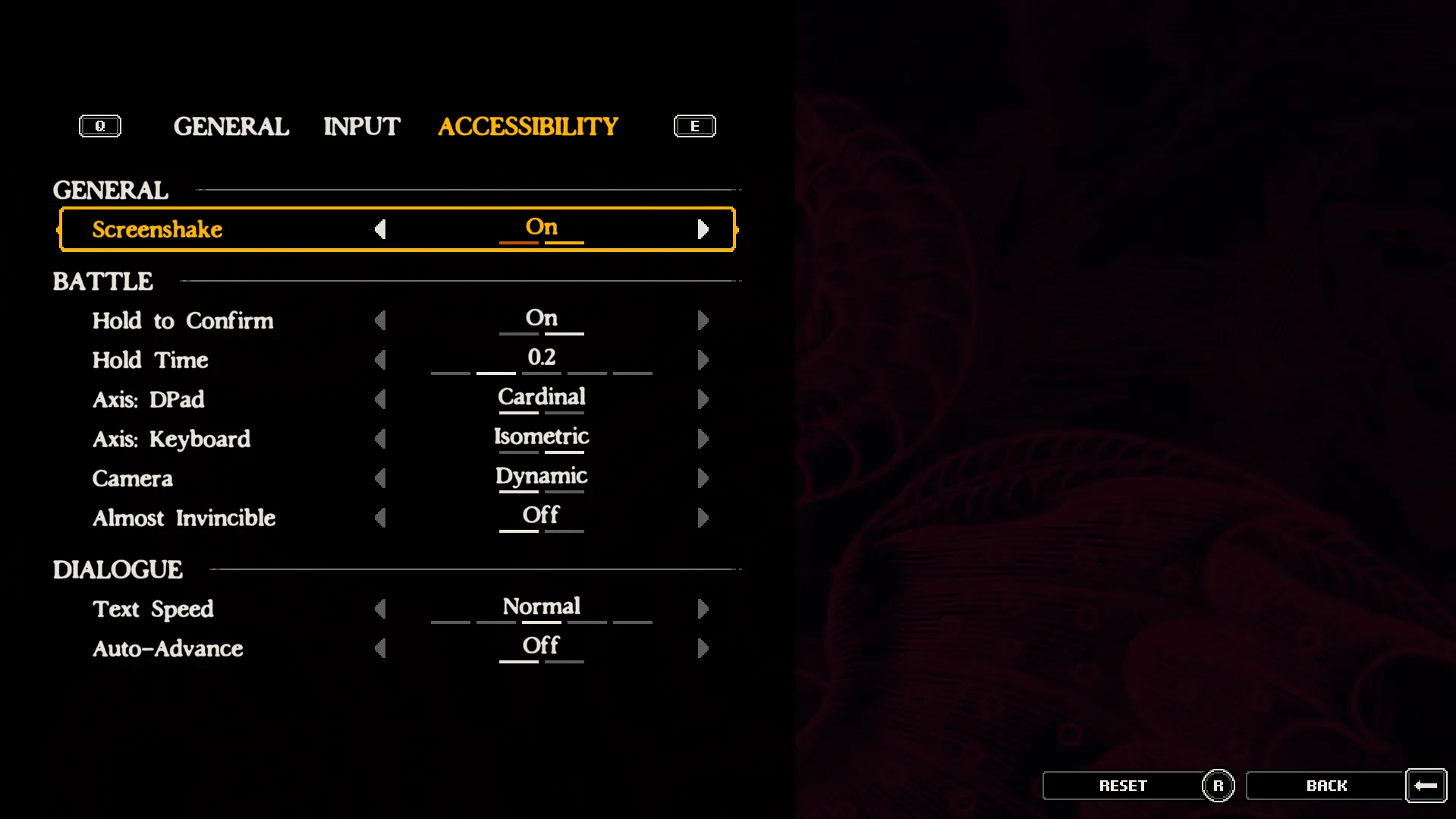The width and height of the screenshot is (1456, 819).
Task: Select the Camera setting row
Action: point(133,478)
